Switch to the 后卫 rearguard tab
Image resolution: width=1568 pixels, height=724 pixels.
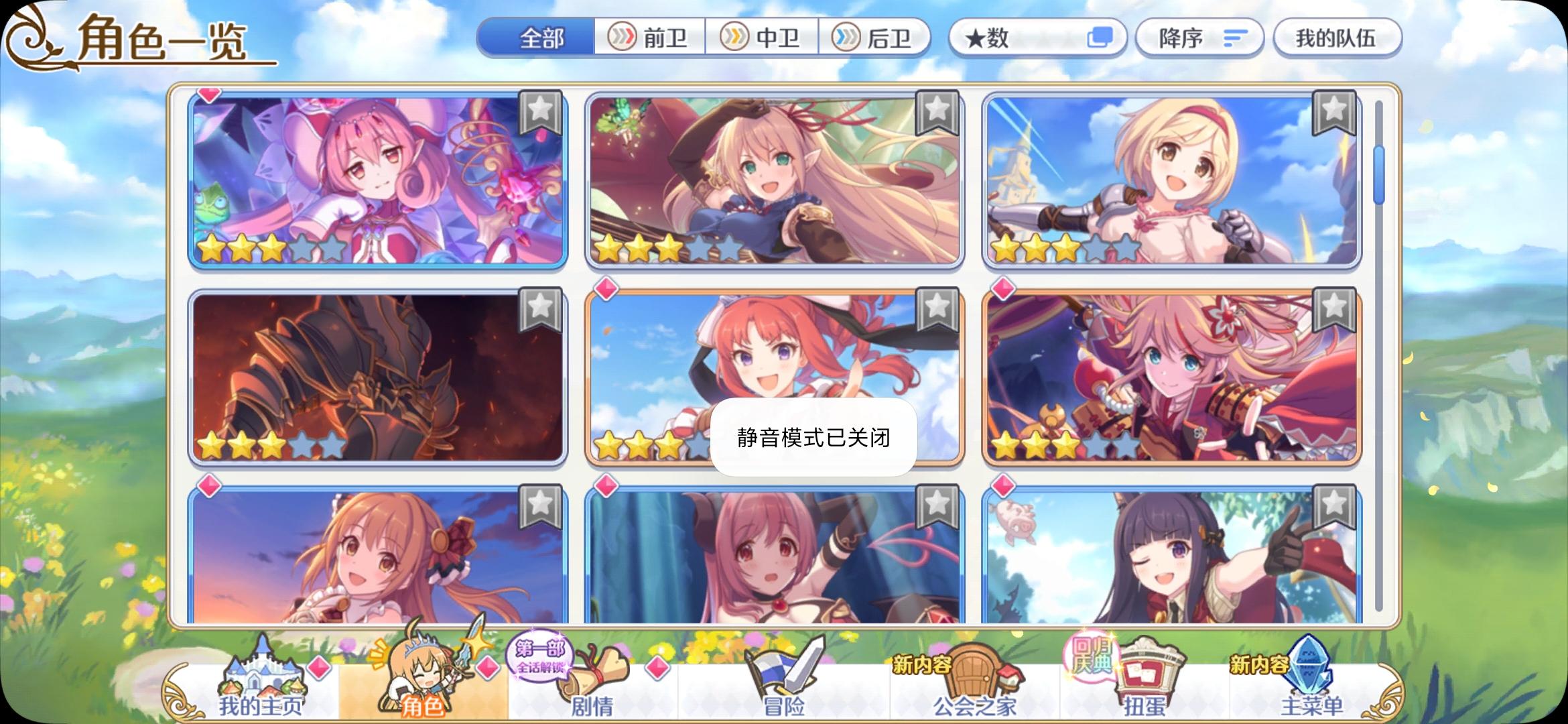(876, 38)
